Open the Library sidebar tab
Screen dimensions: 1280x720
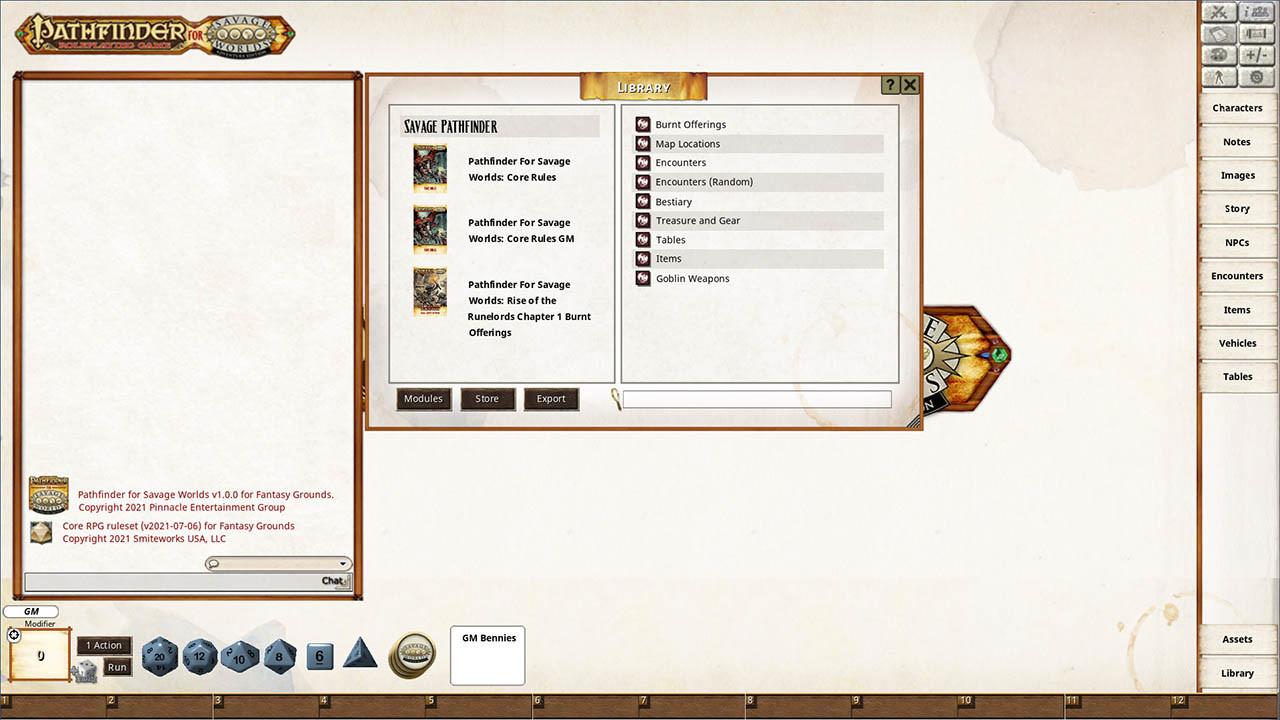(1237, 673)
